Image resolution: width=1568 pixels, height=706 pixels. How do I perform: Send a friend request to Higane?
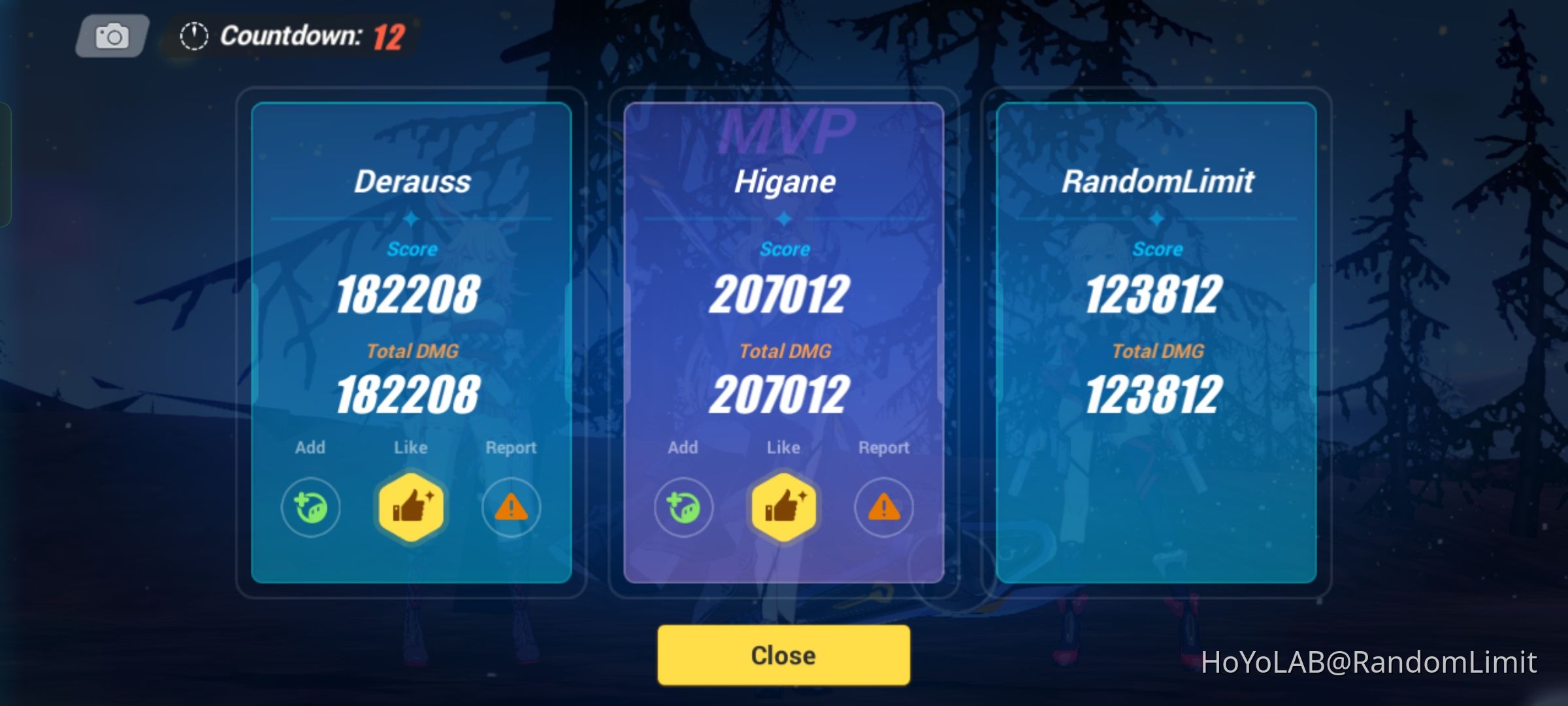coord(683,507)
